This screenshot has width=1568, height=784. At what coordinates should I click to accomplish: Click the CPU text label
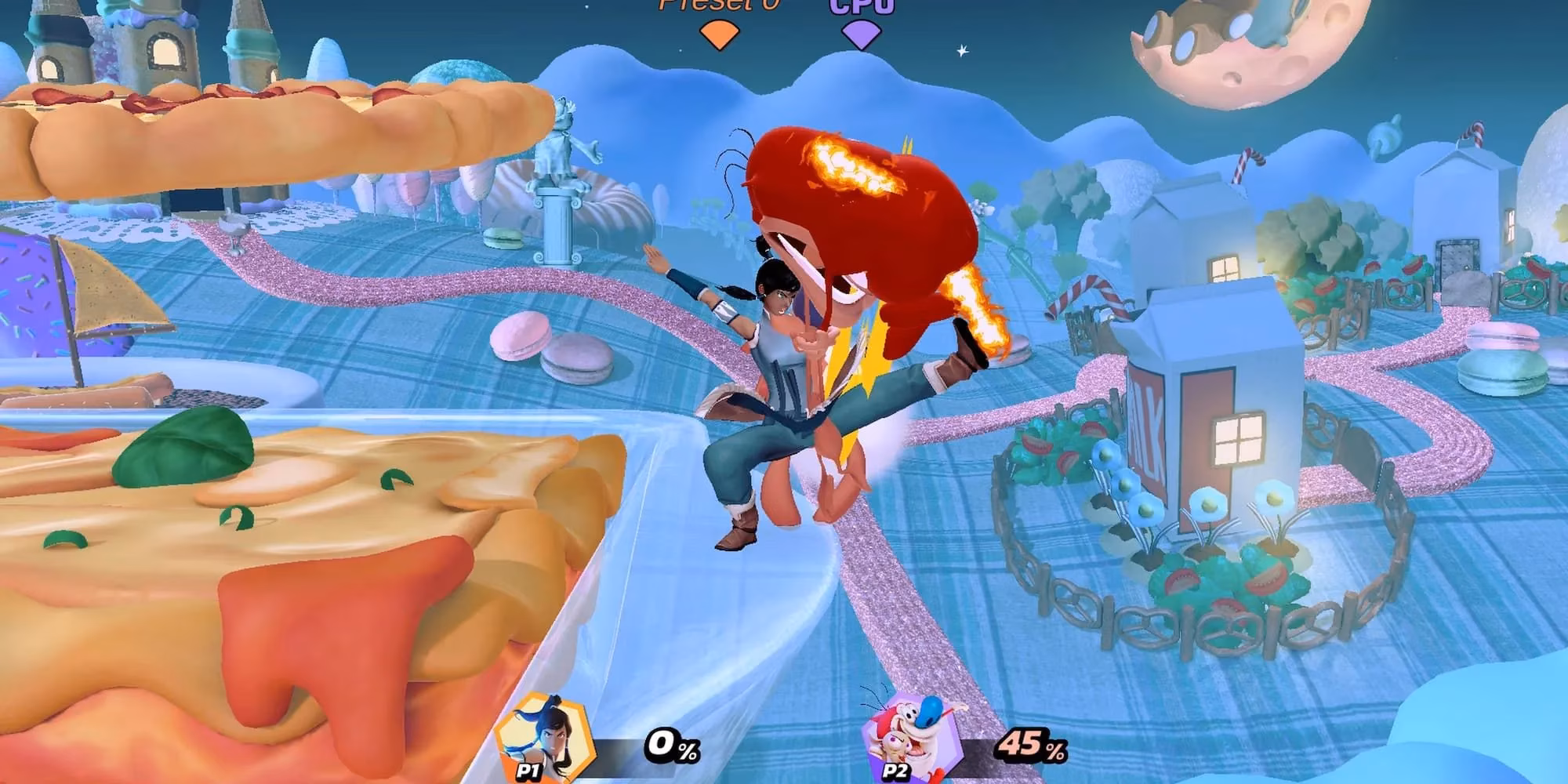point(859,6)
